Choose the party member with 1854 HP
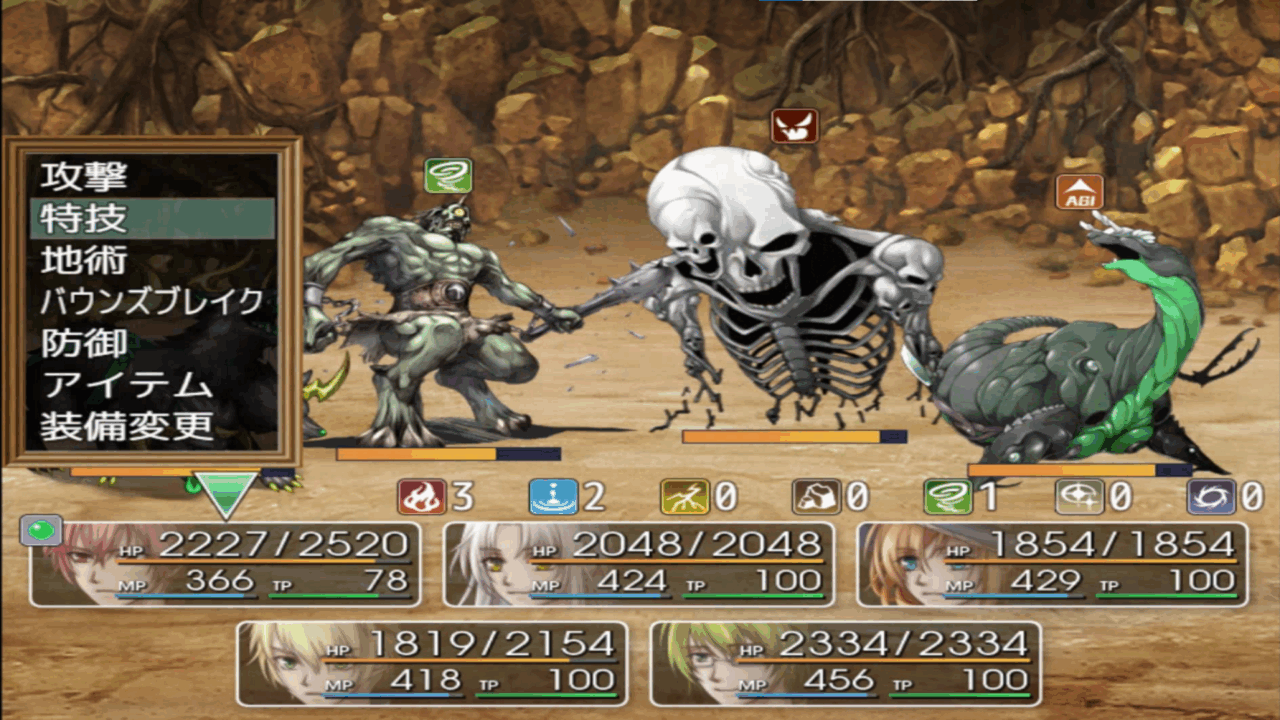Viewport: 1280px width, 720px height. click(1052, 564)
